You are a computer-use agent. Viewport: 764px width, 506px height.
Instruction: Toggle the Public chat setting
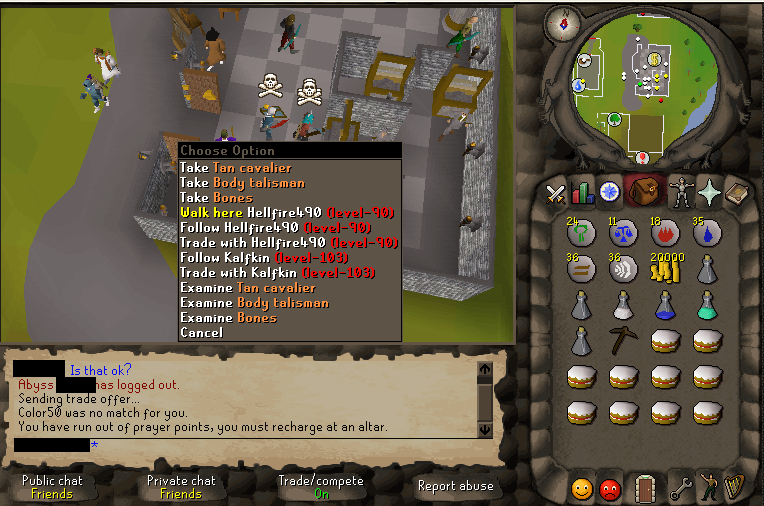tap(52, 486)
